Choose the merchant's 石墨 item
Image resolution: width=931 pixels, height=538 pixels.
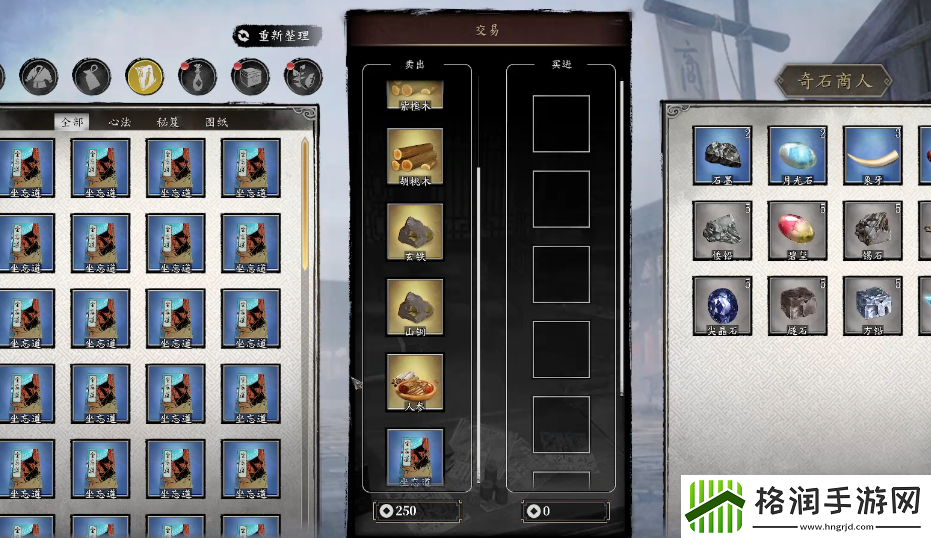pos(722,156)
